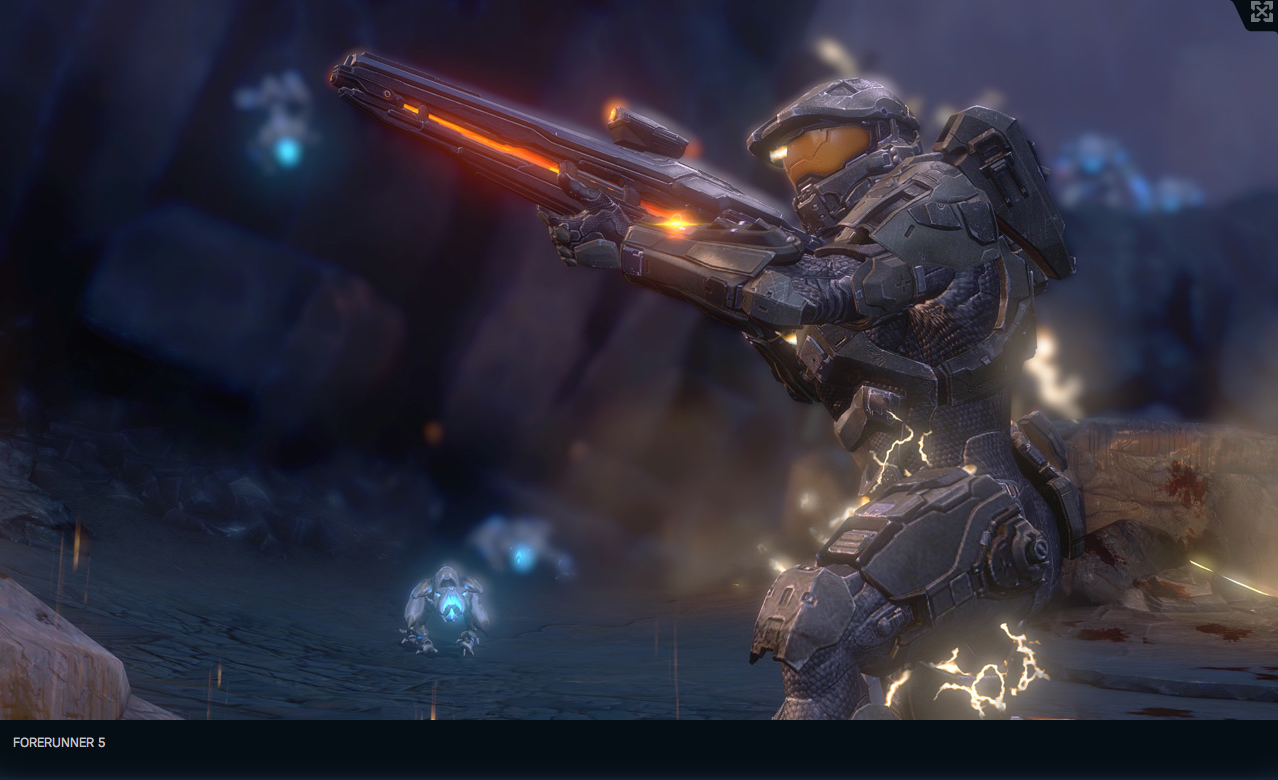This screenshot has width=1278, height=780.
Task: Expand the image to fullscreen view
Action: [1261, 12]
